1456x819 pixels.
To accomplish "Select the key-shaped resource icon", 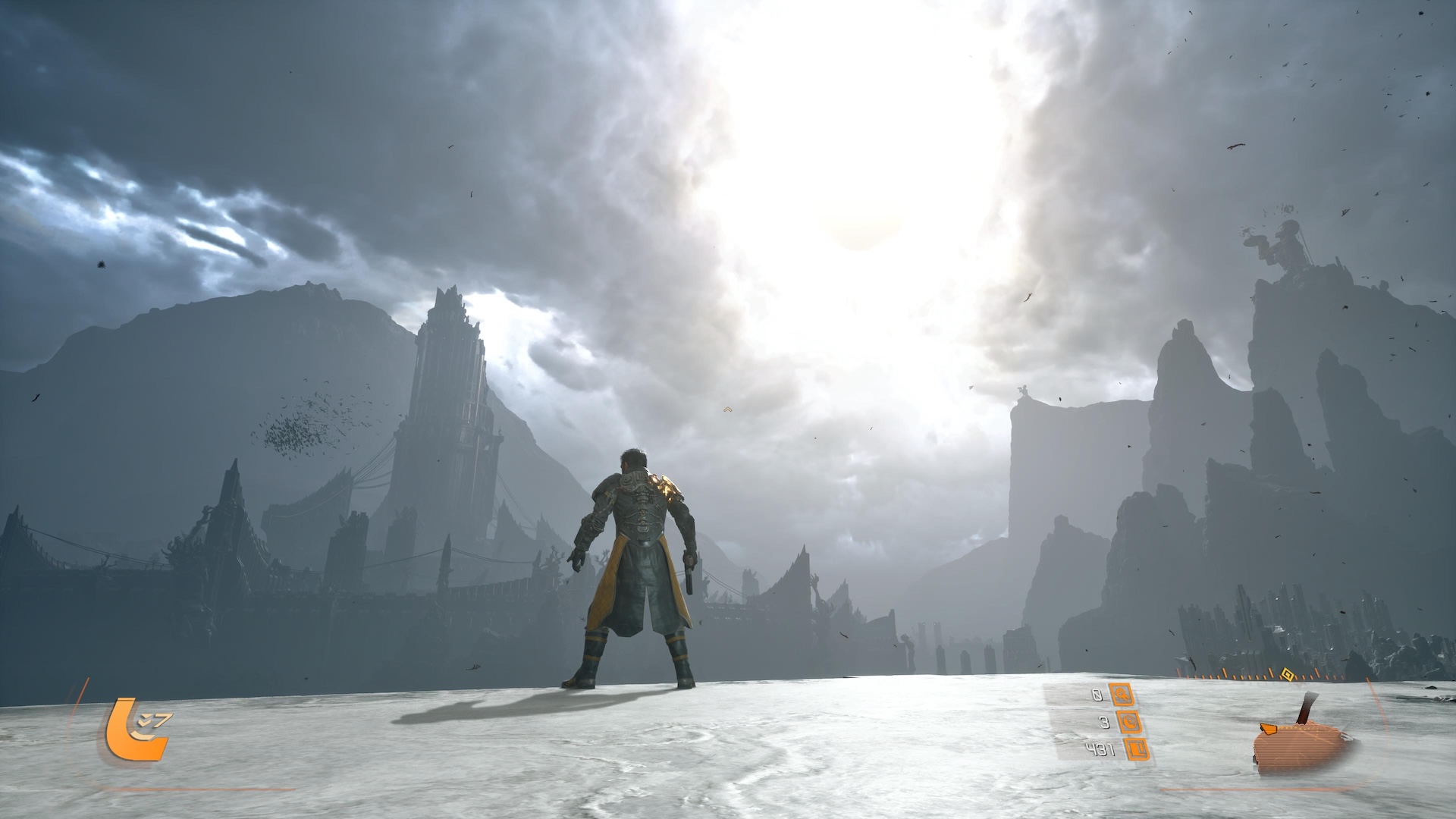I will pyautogui.click(x=1121, y=694).
